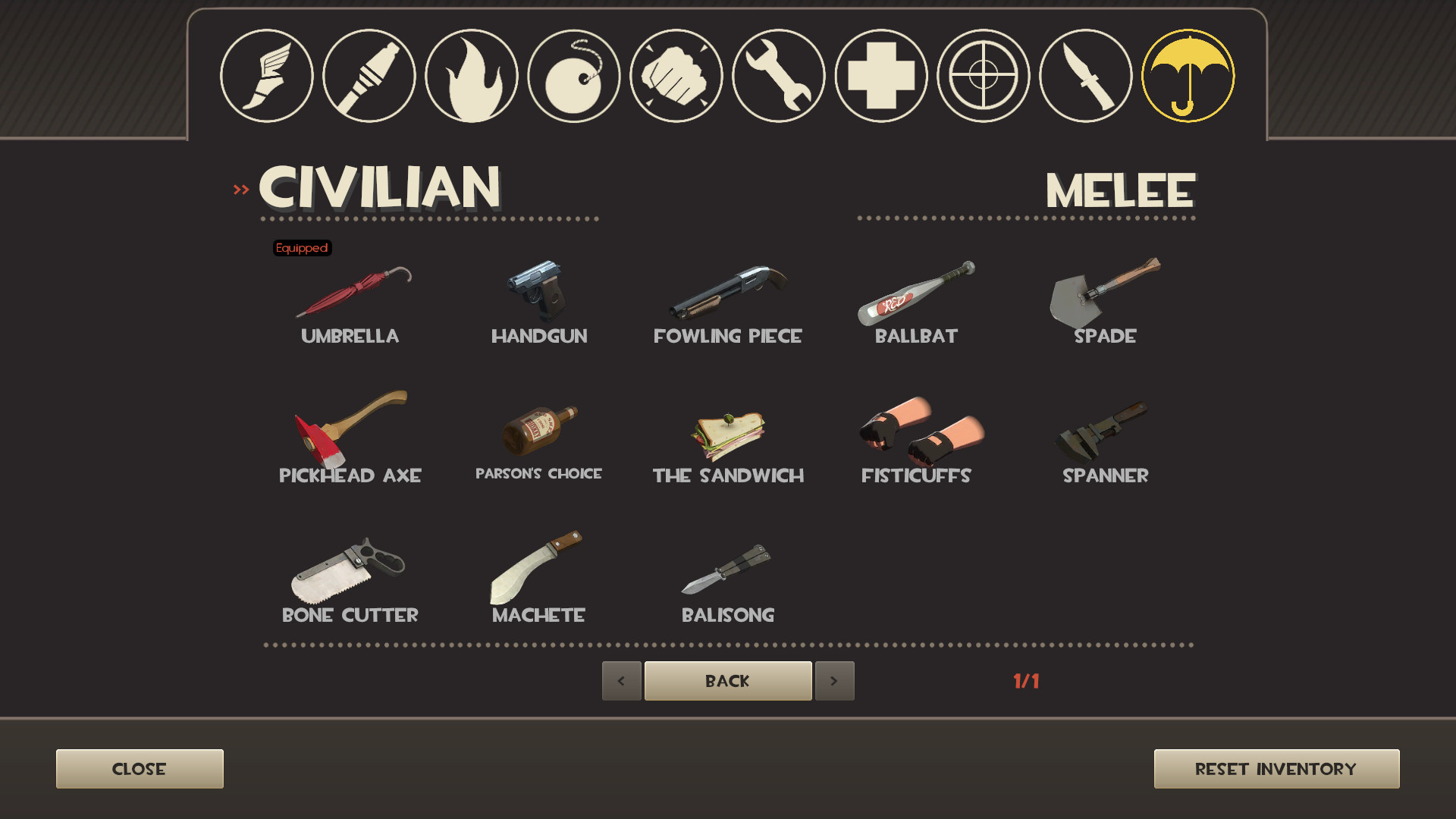Click the previous page arrow
Viewport: 1456px width, 819px height.
pos(621,680)
